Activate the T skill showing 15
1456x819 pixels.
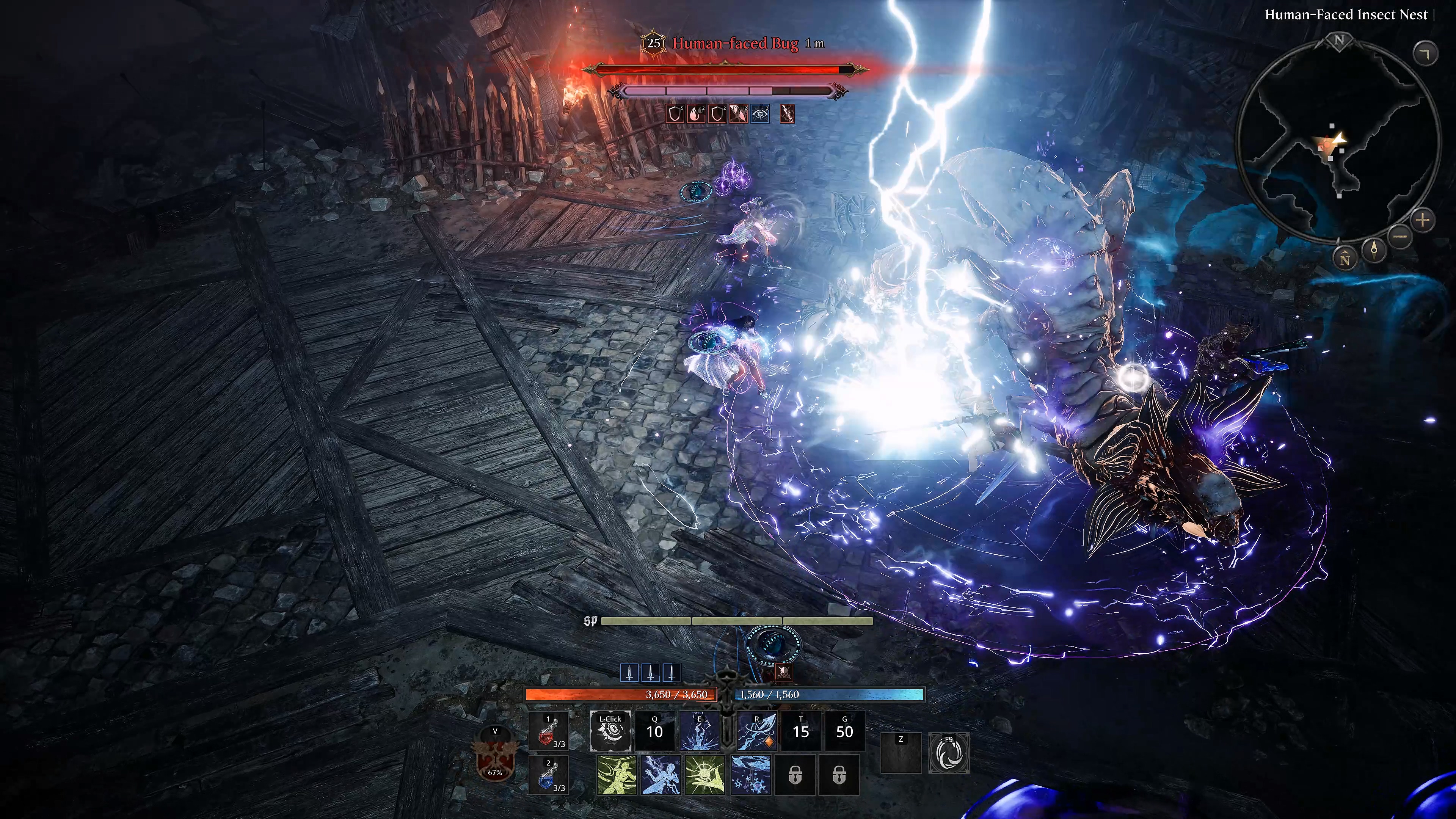[x=800, y=731]
